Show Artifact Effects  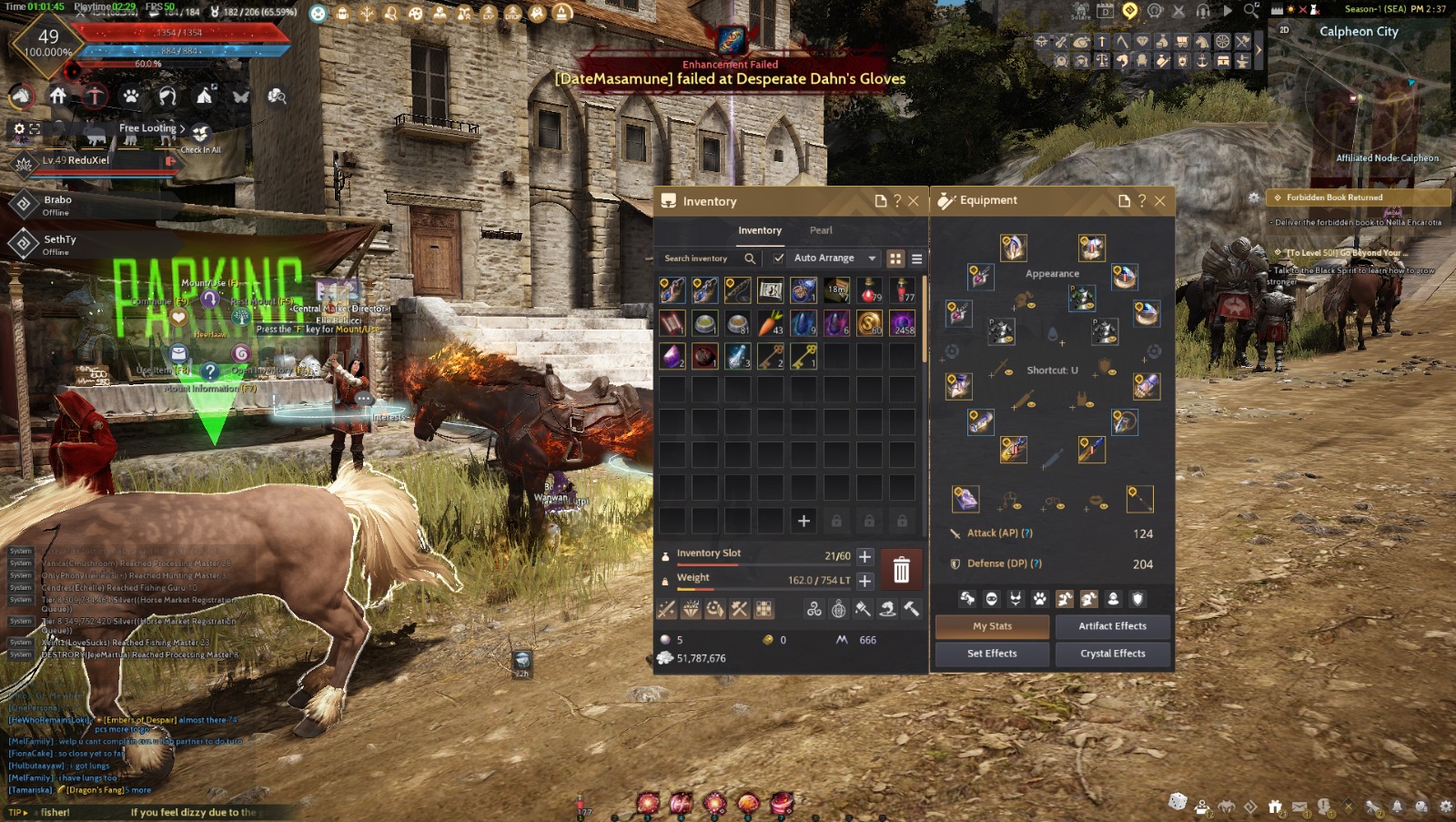(1112, 626)
